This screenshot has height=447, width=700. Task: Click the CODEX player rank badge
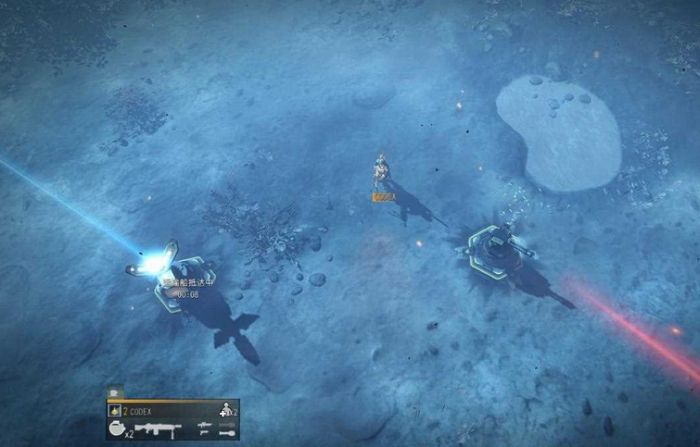click(x=114, y=410)
